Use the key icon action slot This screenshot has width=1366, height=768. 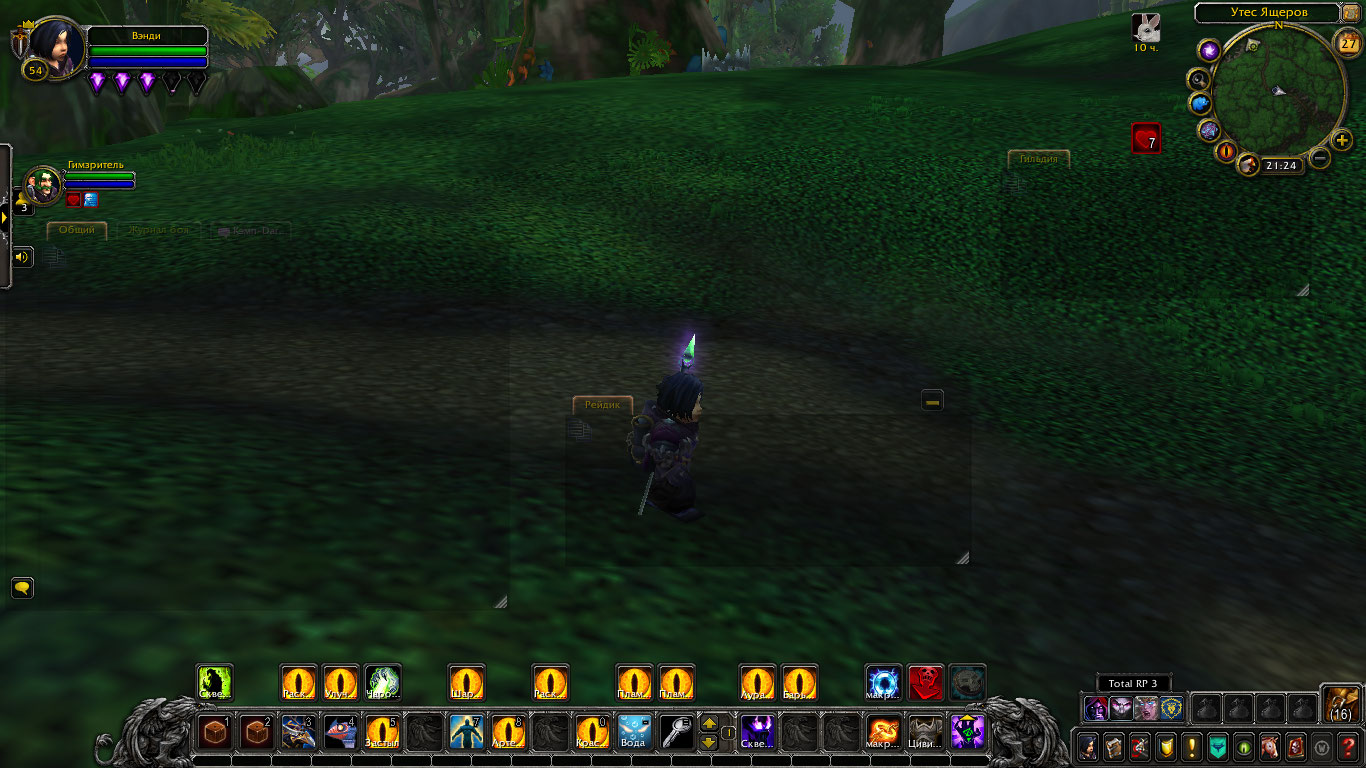coord(676,732)
